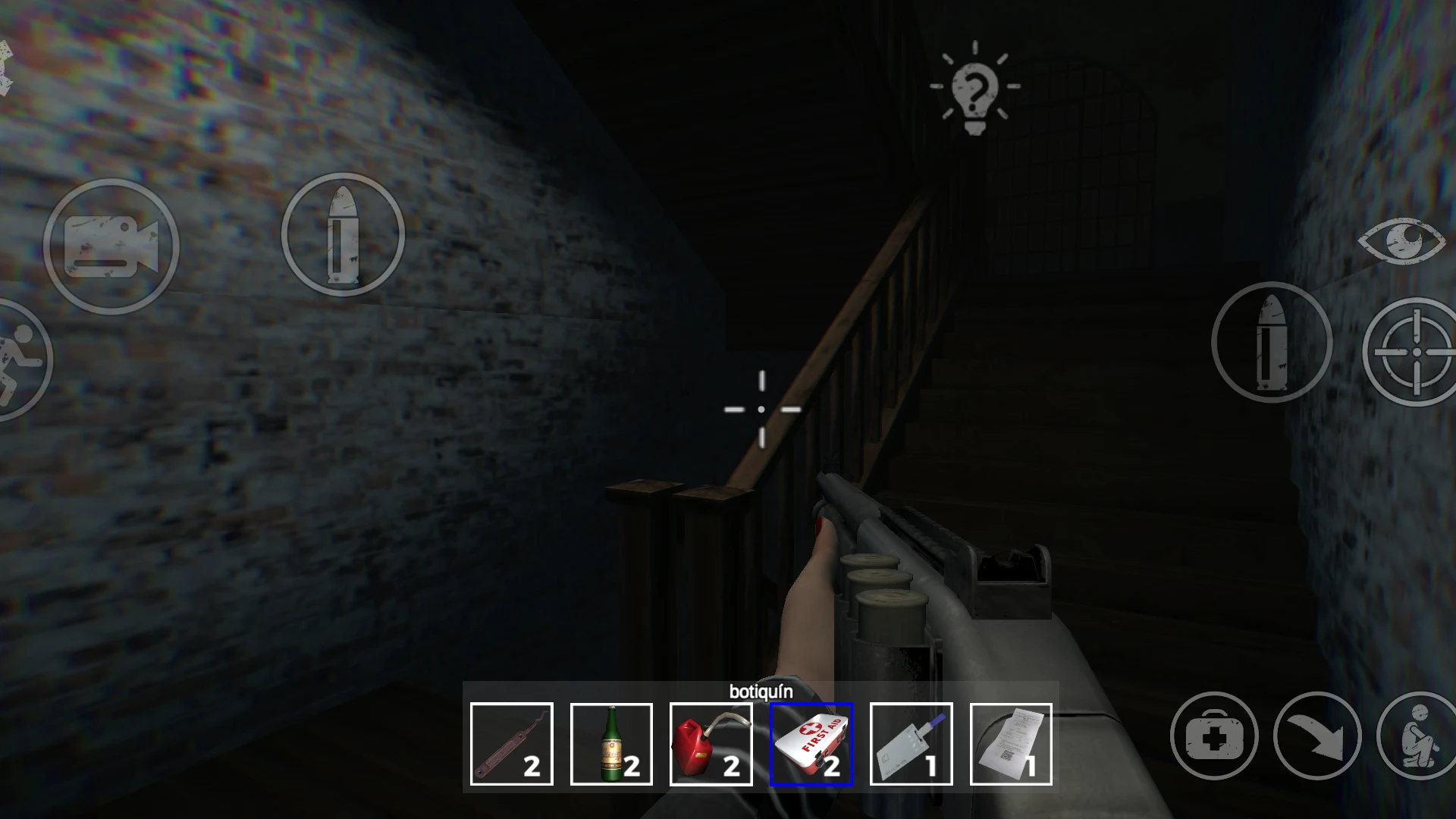Tap the botiquín label above the hotbar
The height and width of the screenshot is (819, 1456).
(x=761, y=692)
